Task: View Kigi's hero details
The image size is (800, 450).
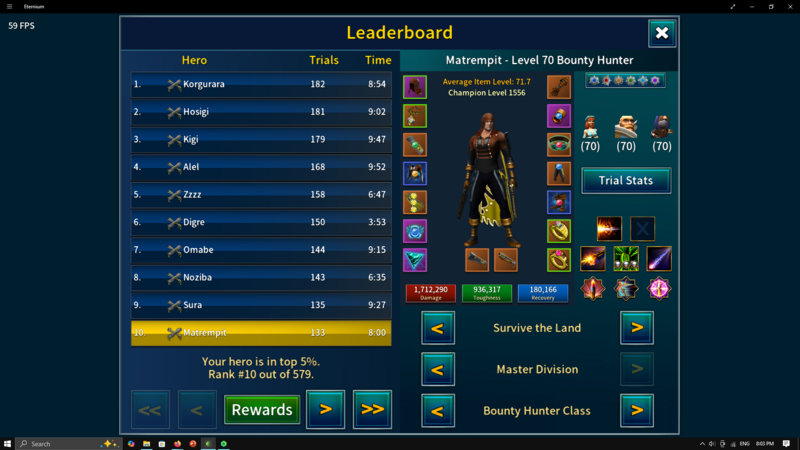Action: (260, 140)
